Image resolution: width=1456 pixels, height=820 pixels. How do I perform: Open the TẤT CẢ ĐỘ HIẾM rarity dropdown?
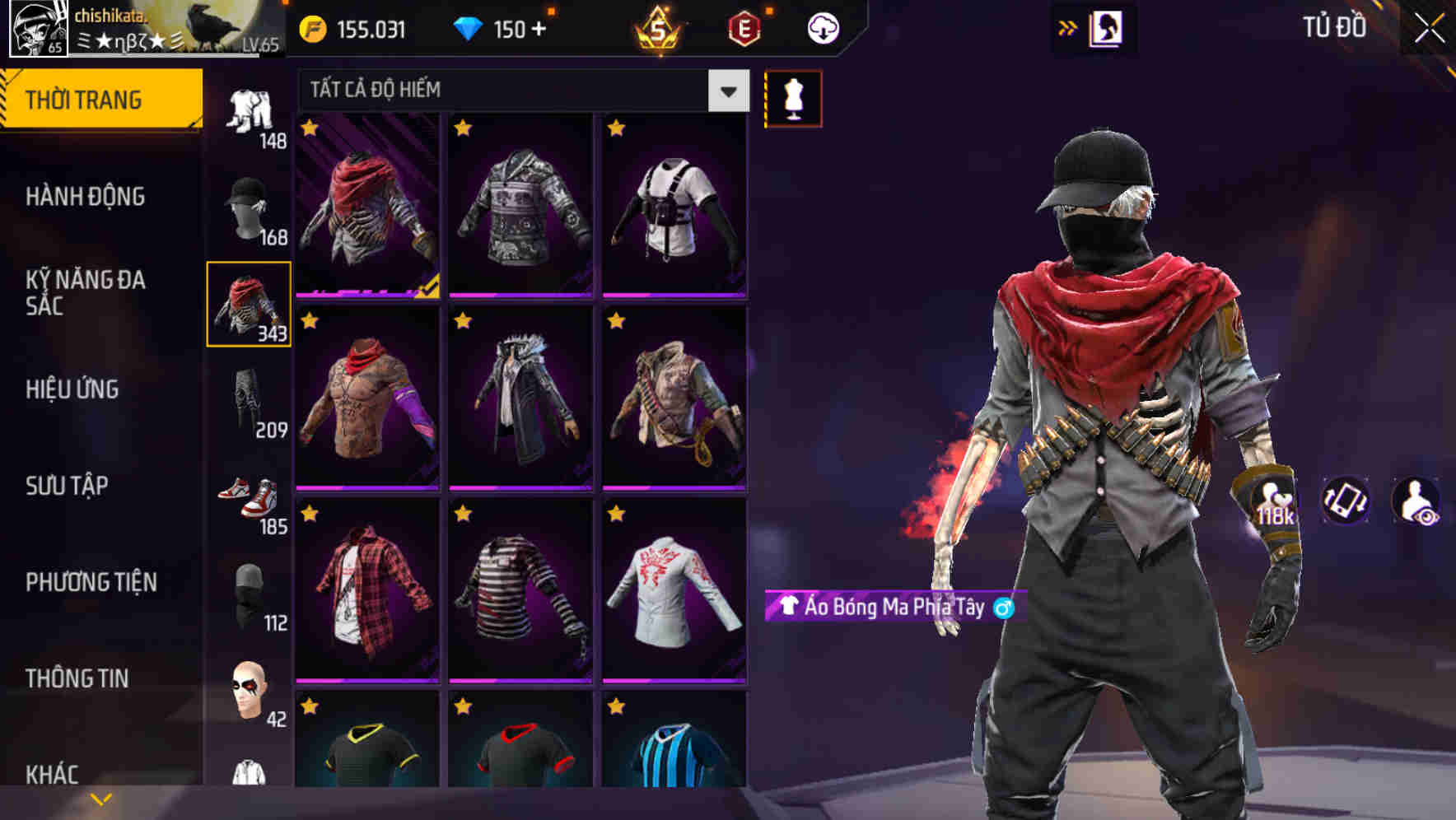pos(519,91)
